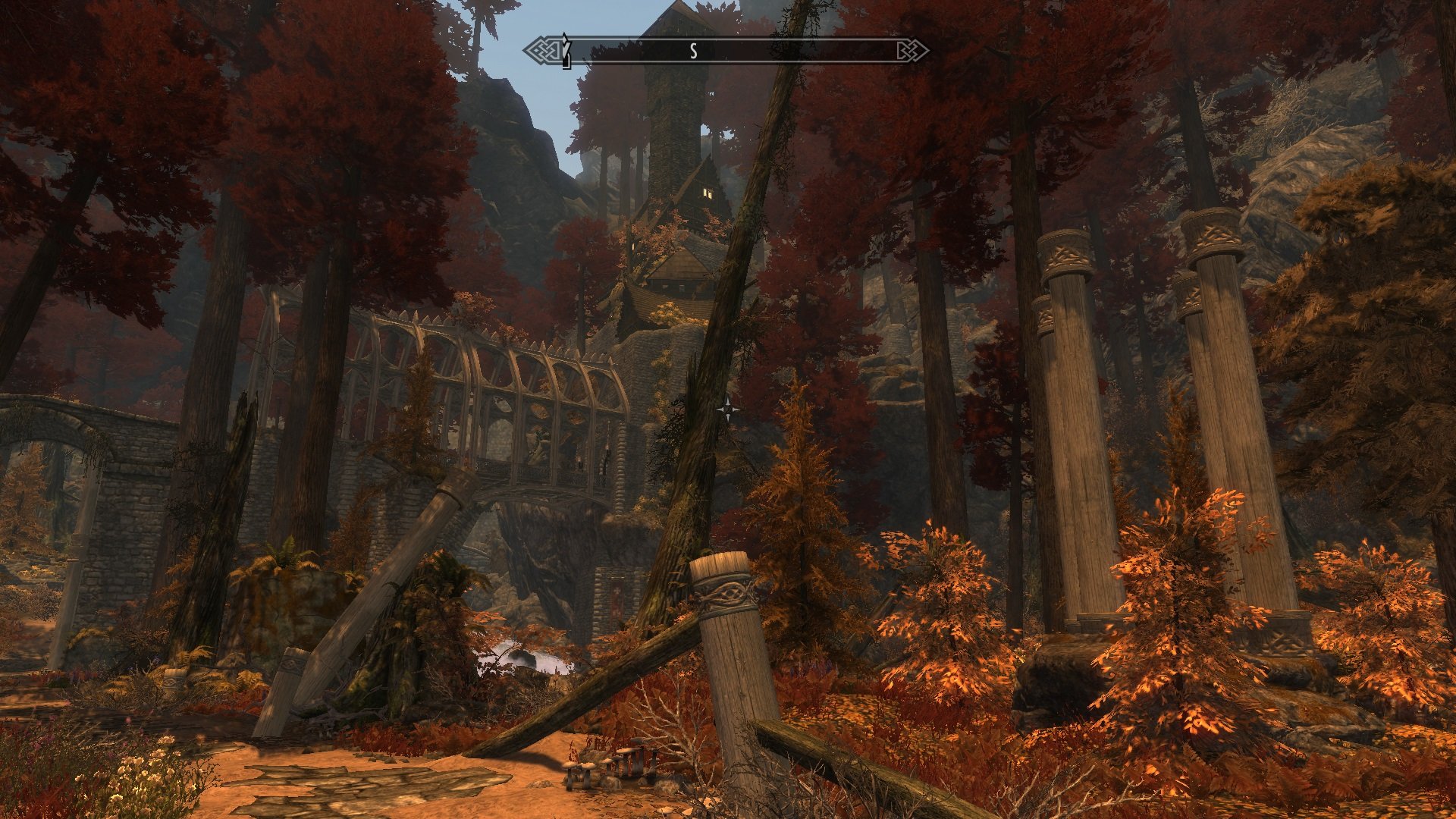This screenshot has width=1456, height=819.
Task: Click the quest marker on the compass
Action: point(565,49)
